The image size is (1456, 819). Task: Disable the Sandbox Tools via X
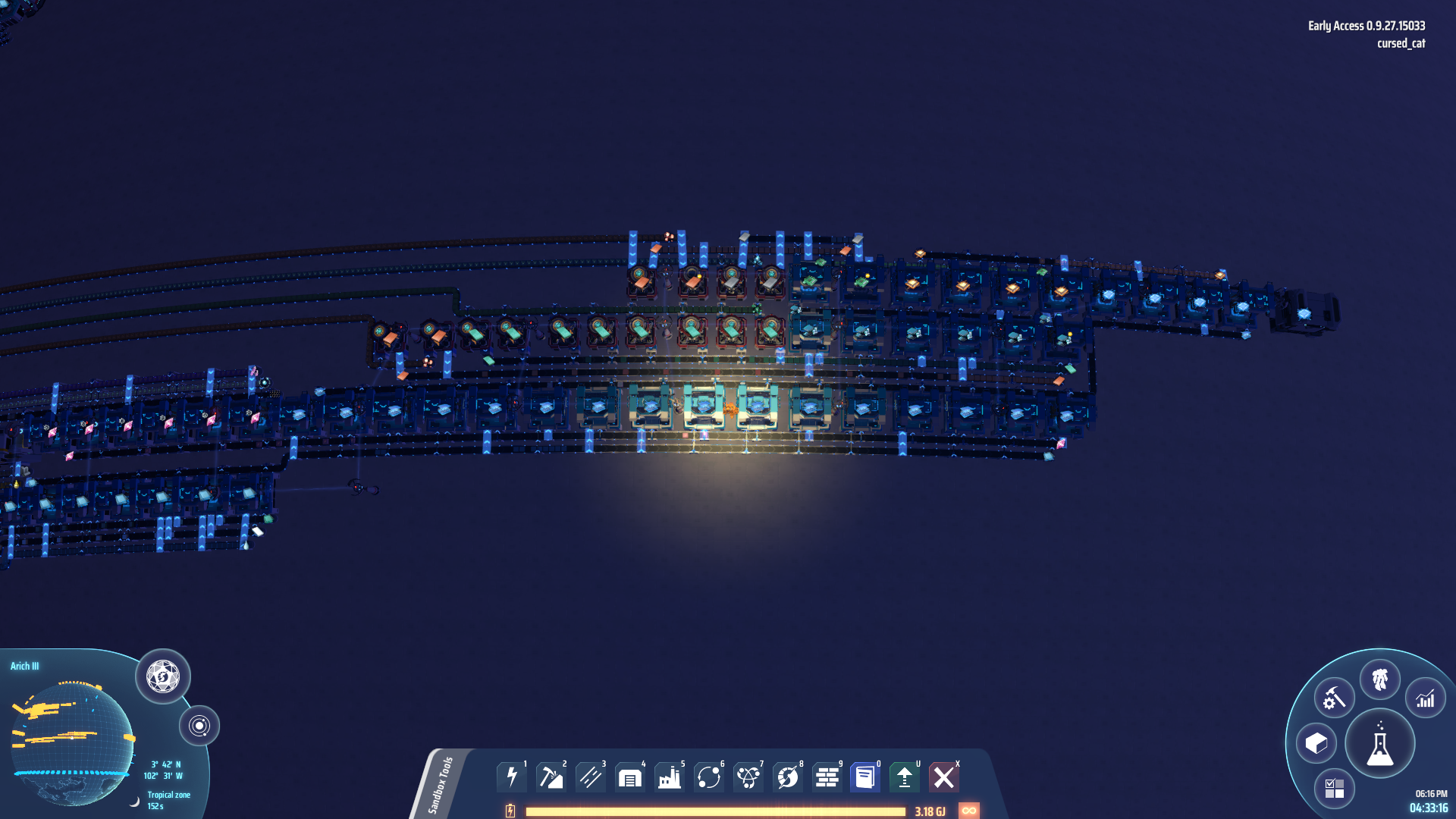944,777
